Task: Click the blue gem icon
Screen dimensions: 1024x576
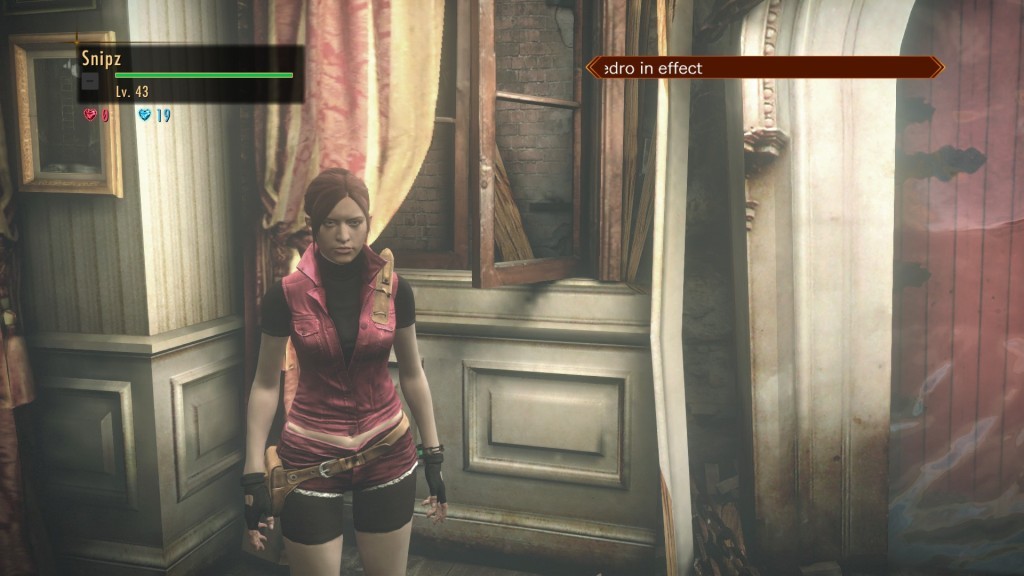Action: tap(145, 115)
